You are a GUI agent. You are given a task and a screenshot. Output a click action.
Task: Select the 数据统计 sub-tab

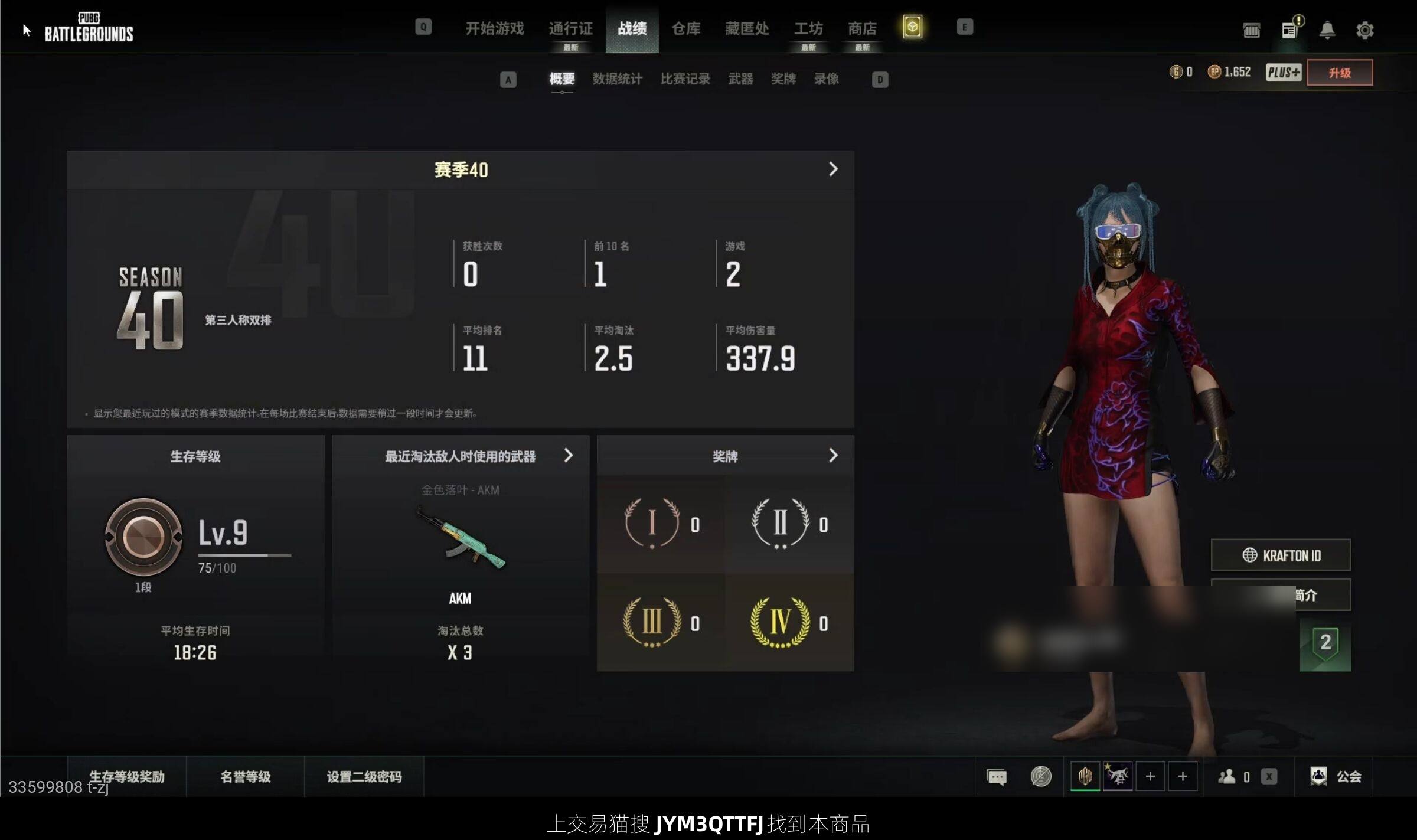(x=617, y=79)
